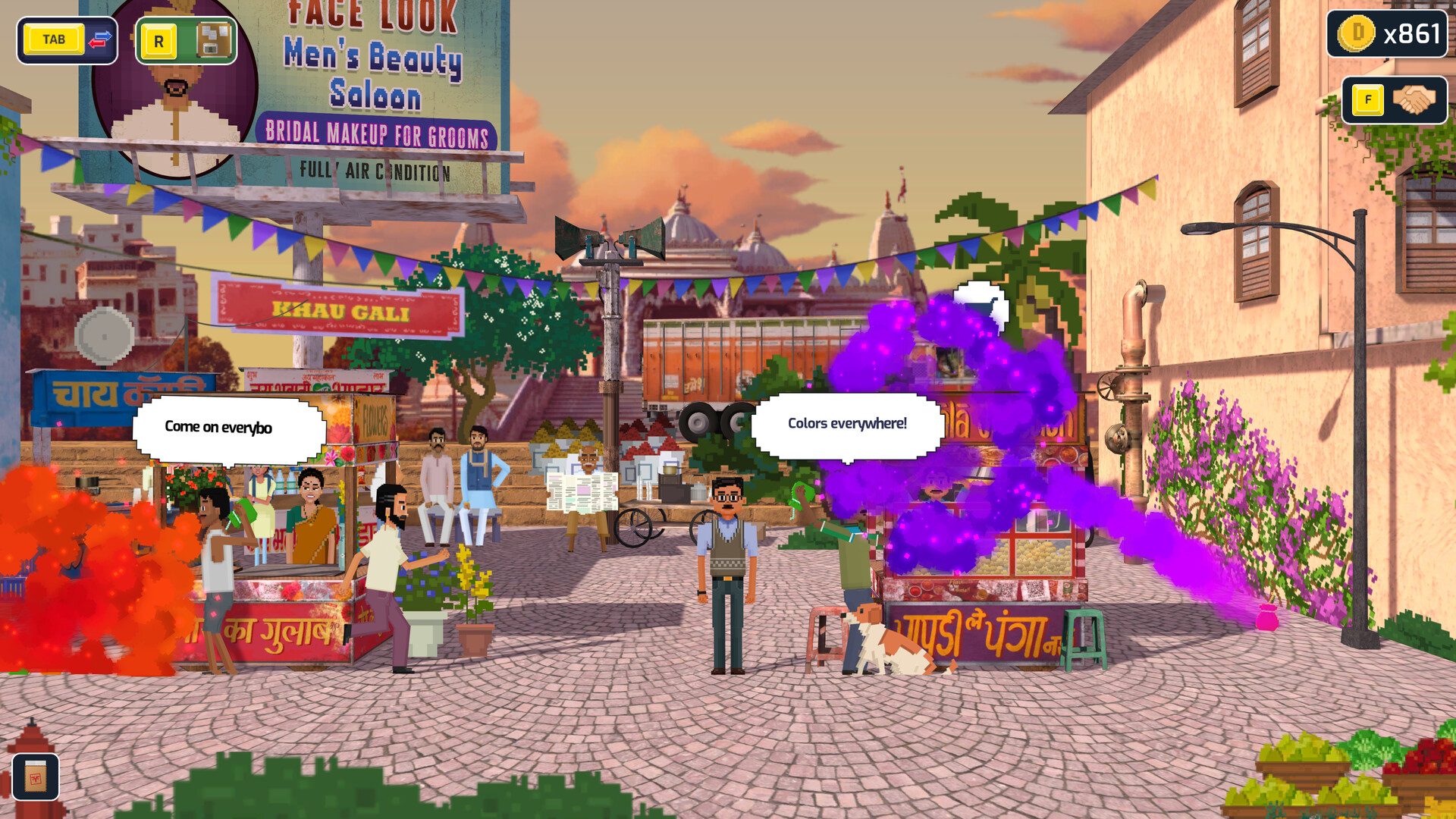This screenshot has width=1456, height=819.
Task: Click the red and blue swap arrows
Action: 100,39
